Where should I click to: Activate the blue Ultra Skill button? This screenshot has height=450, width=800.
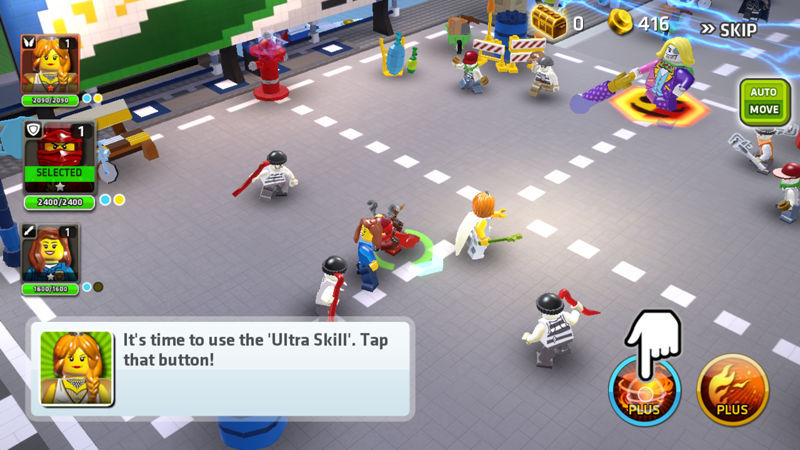[645, 390]
